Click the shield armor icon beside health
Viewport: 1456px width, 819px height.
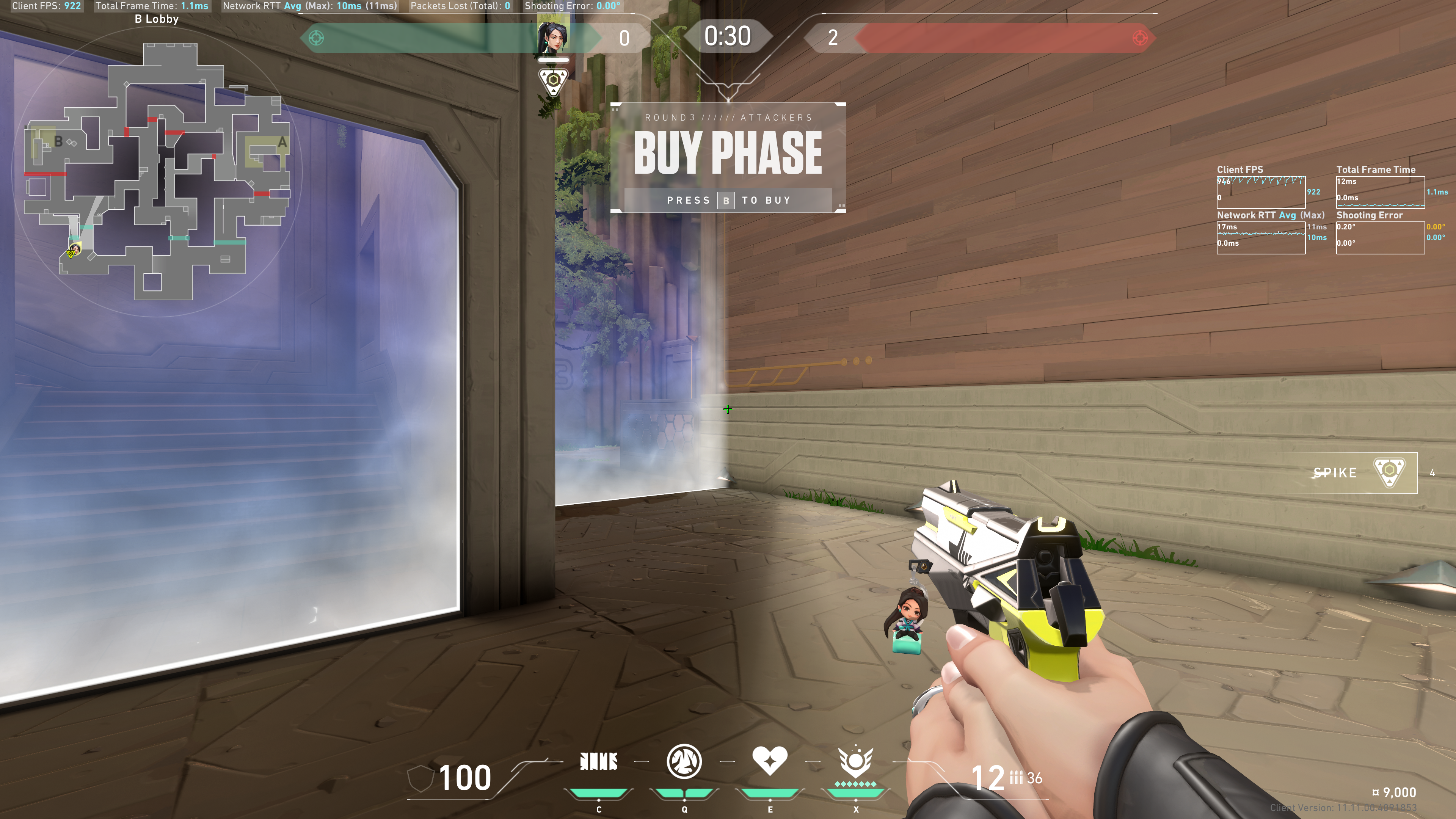[420, 778]
